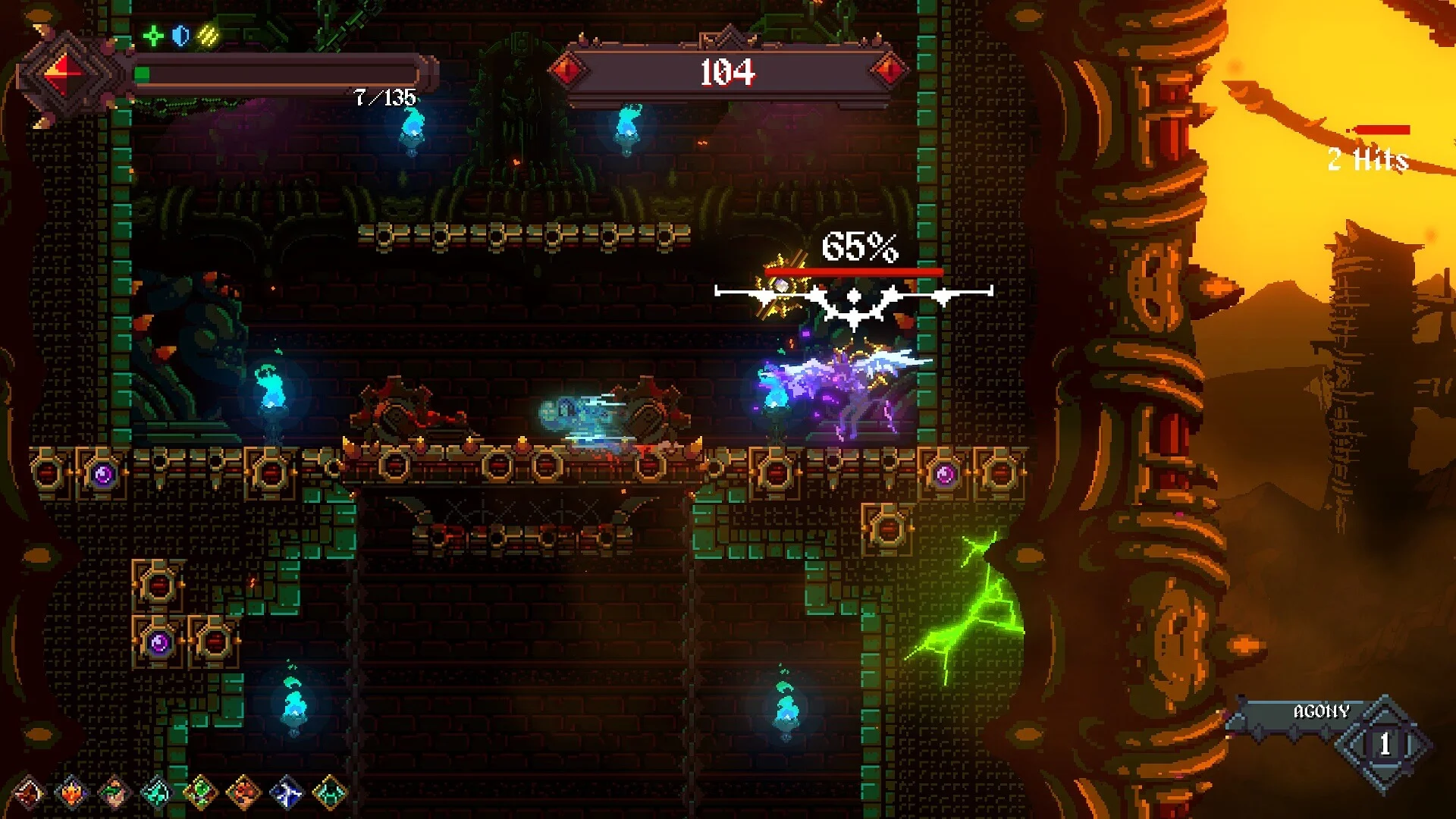Screen dimensions: 1456x819
Task: Click the orange flame relic icon
Action: click(72, 793)
